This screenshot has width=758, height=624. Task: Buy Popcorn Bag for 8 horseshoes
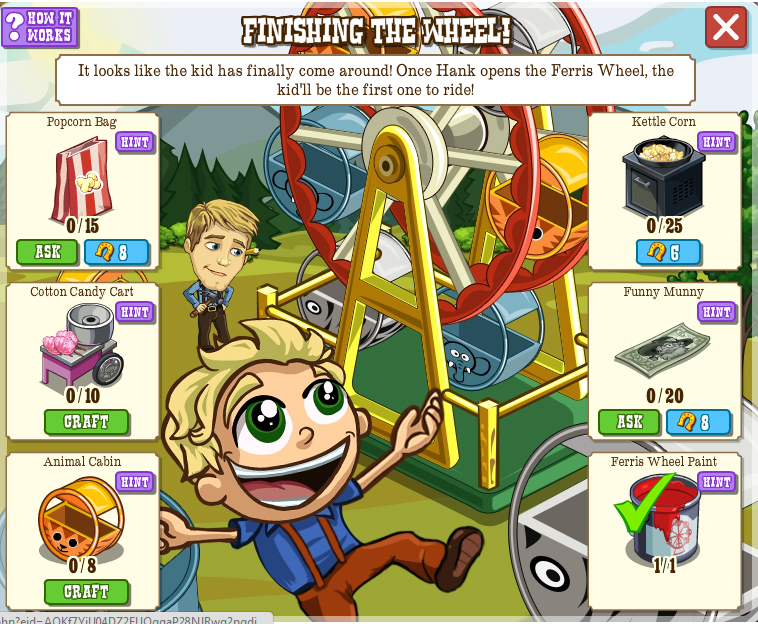(116, 251)
